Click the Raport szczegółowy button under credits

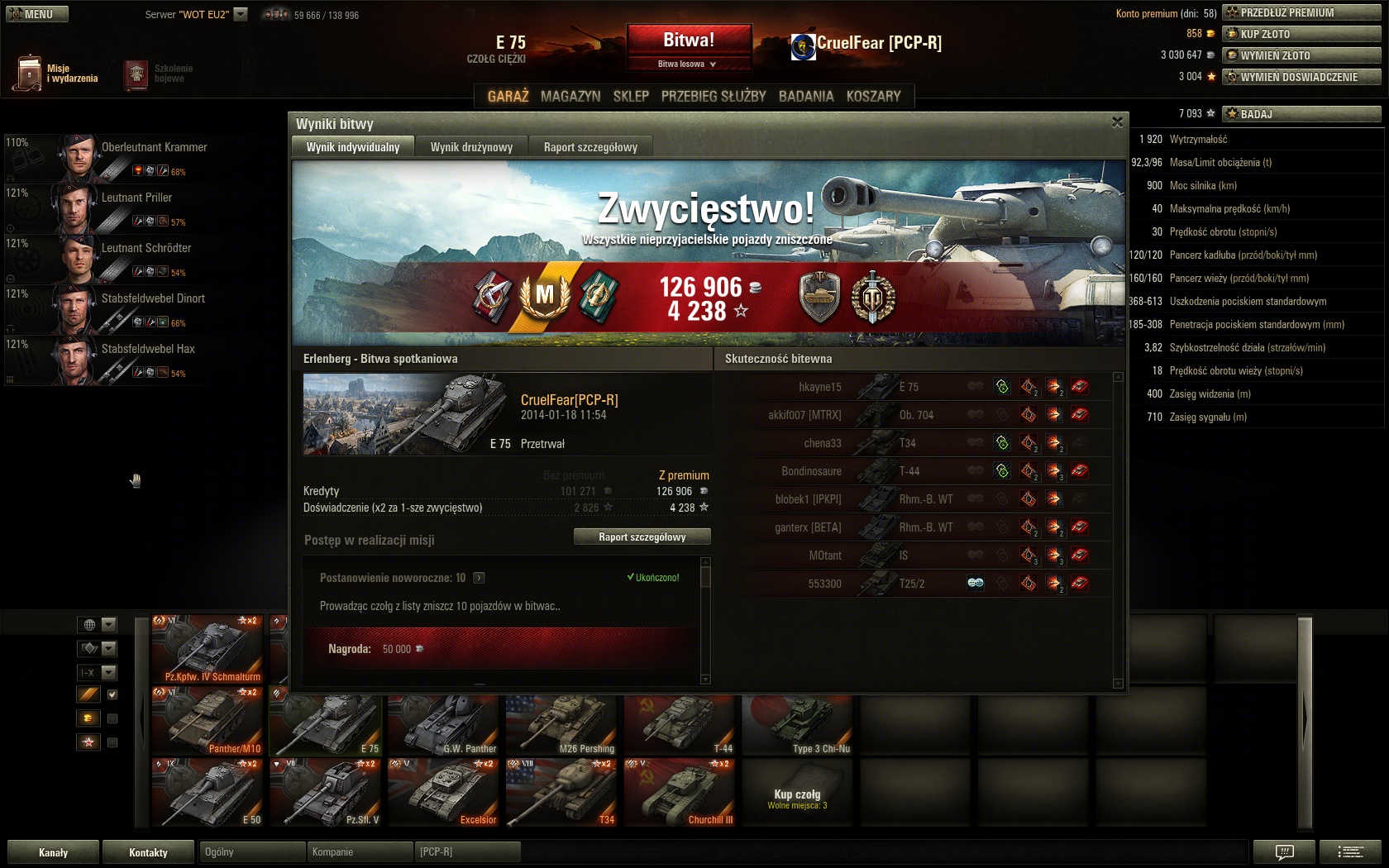tap(642, 537)
